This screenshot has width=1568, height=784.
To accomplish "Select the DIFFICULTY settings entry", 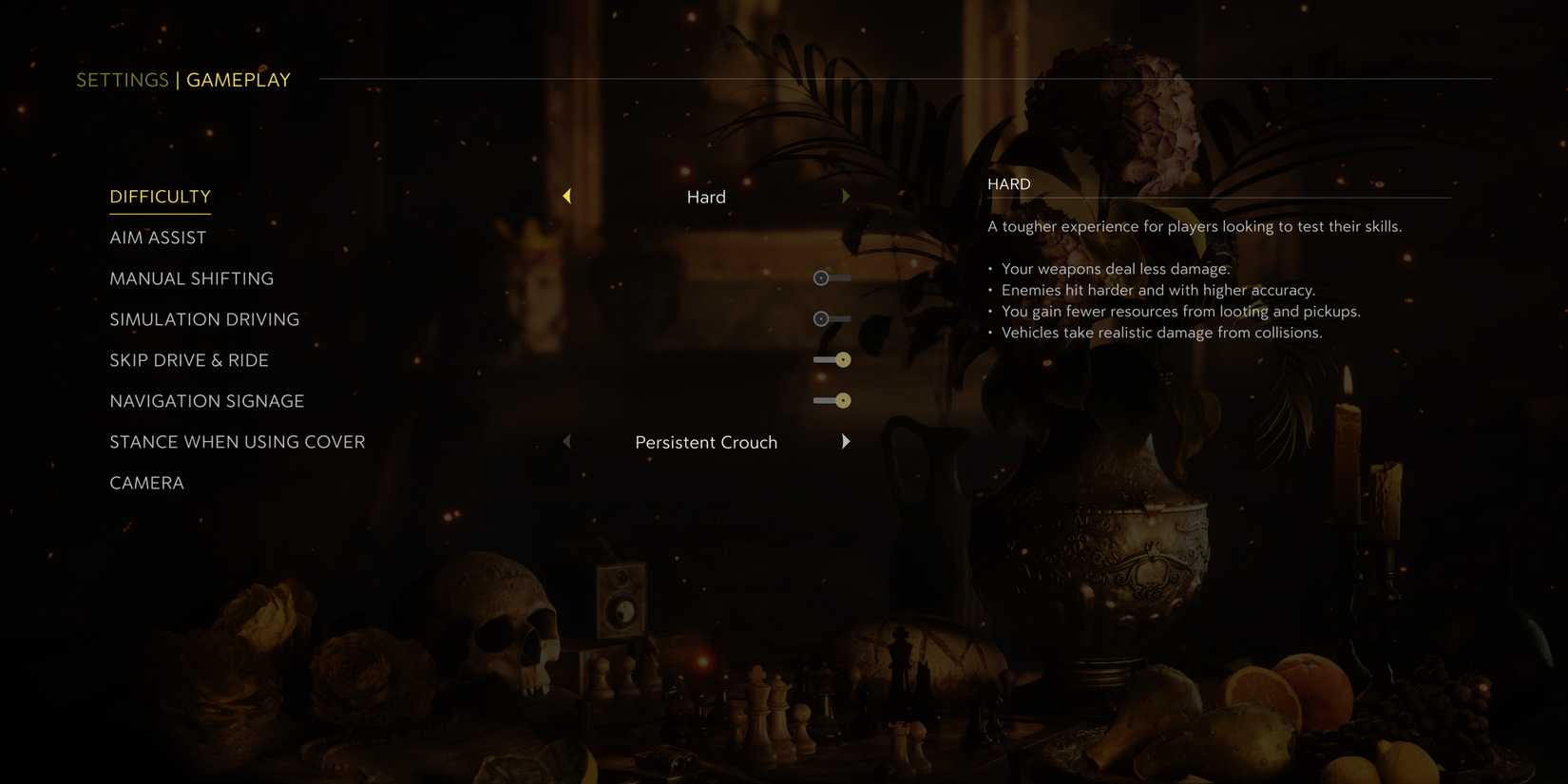I will click(160, 197).
